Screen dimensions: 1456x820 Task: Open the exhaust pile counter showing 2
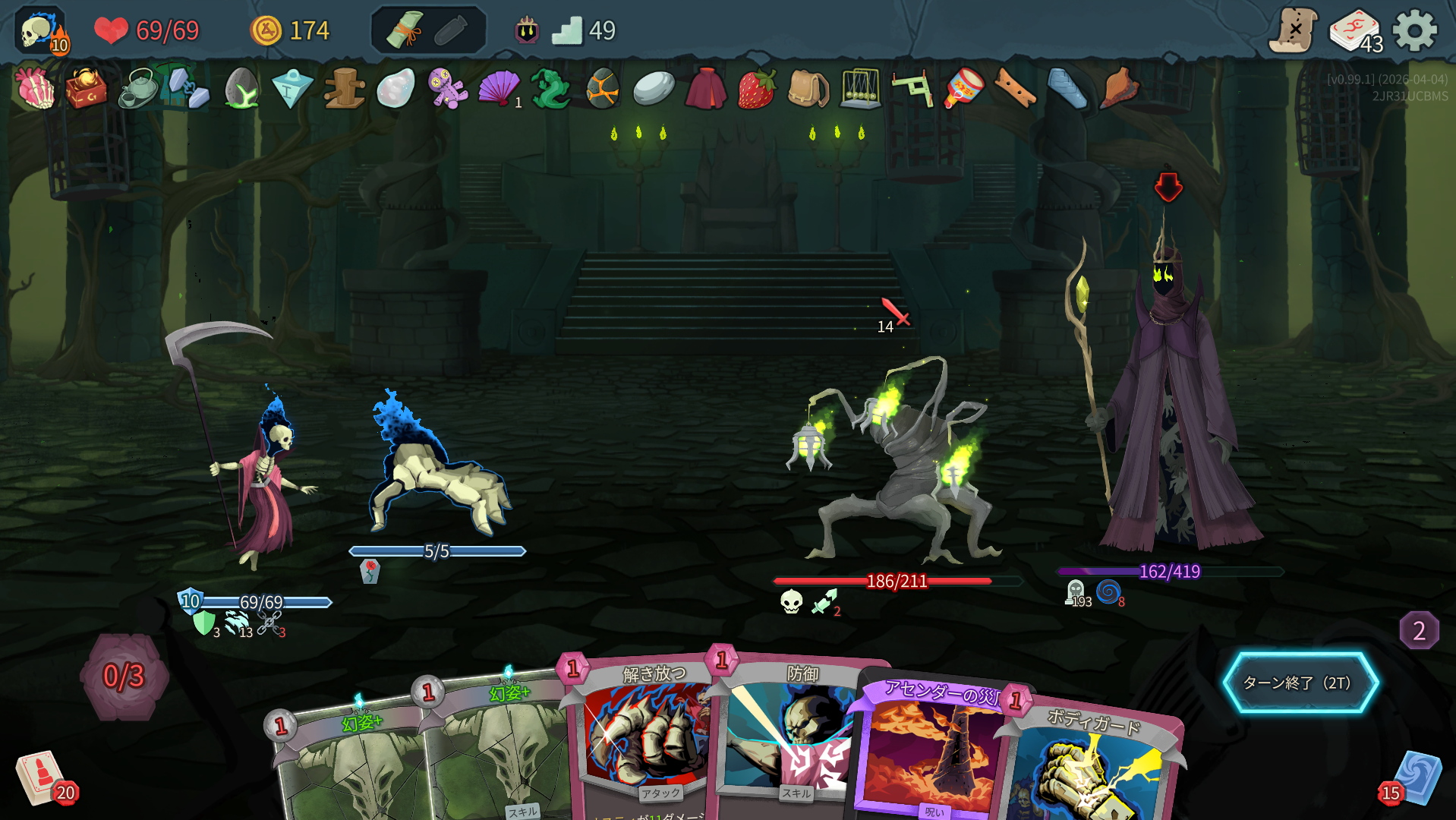click(x=1419, y=630)
